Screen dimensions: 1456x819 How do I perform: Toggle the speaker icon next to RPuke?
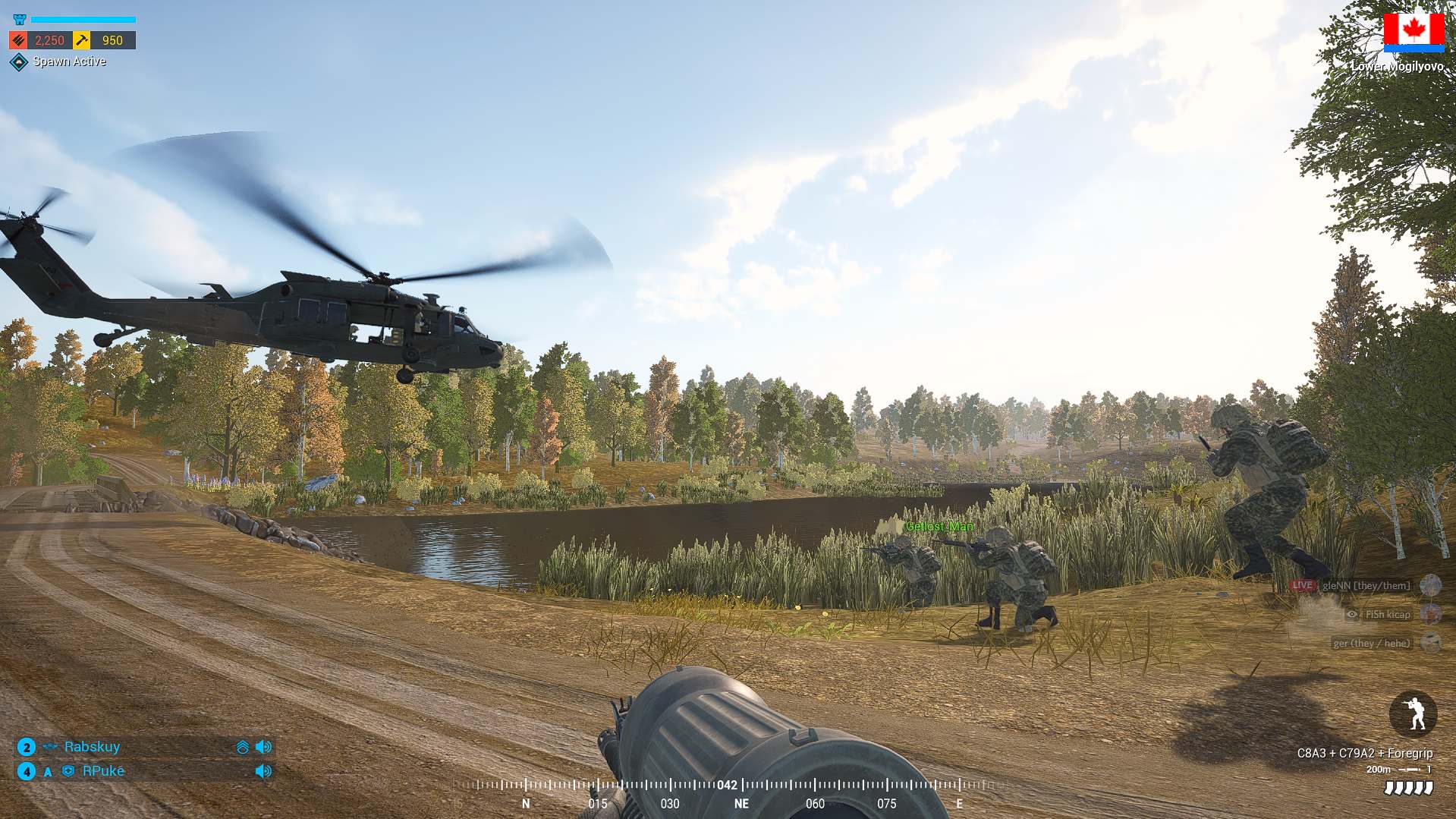263,771
